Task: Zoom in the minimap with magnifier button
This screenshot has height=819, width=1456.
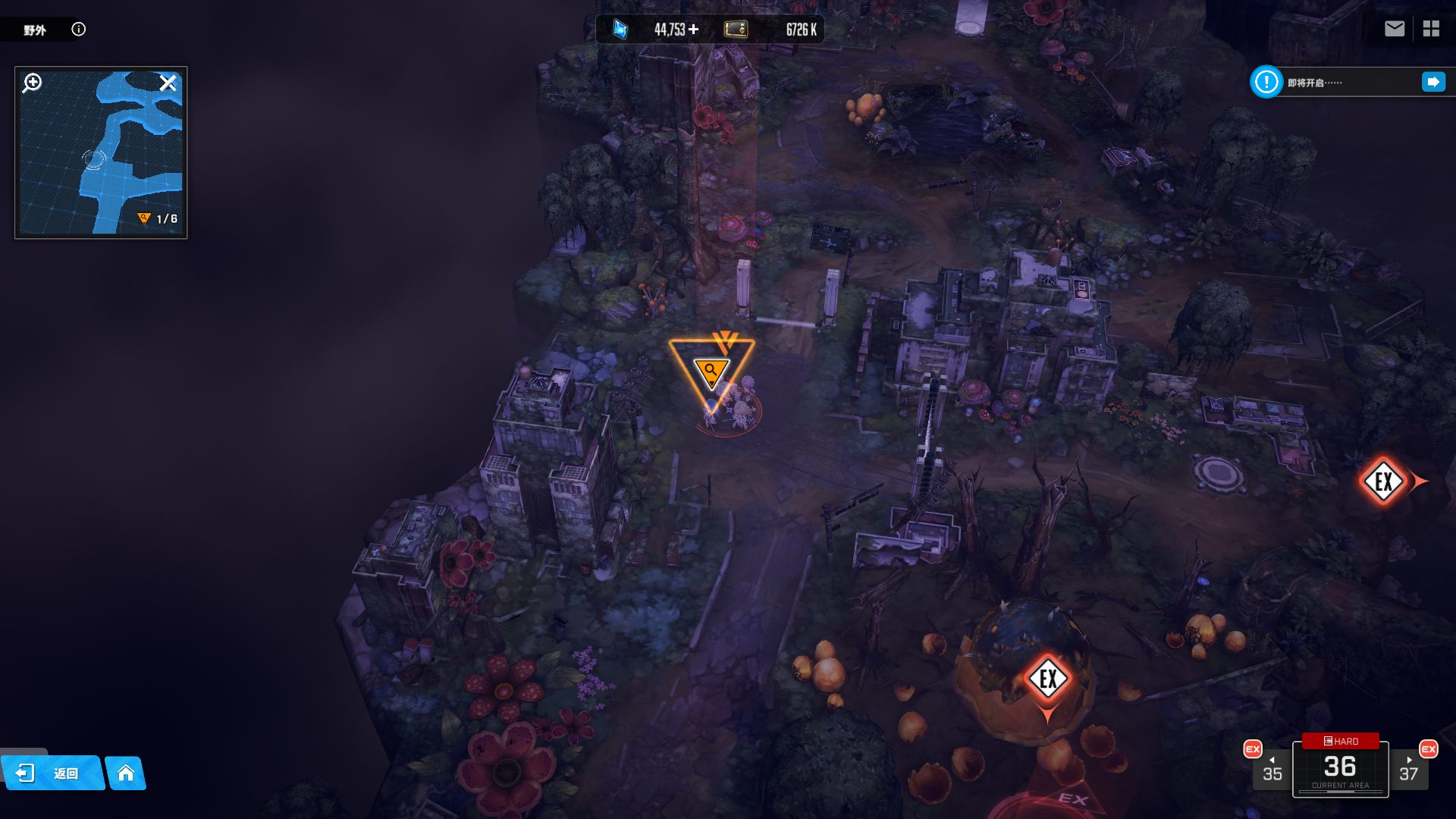Action: (32, 83)
